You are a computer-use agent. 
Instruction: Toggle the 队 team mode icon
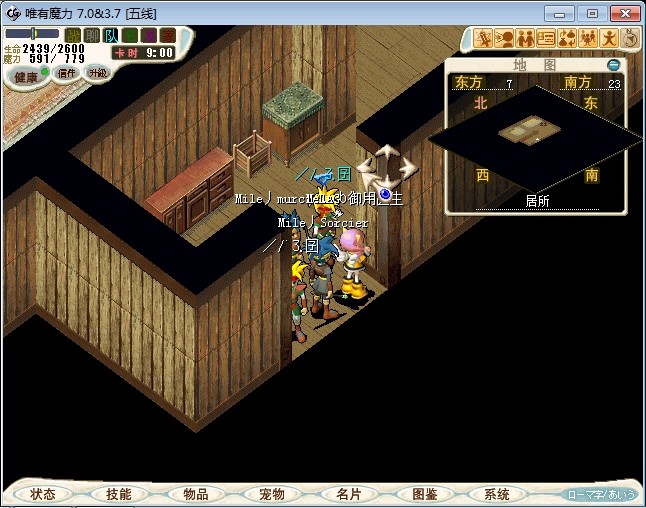112,35
